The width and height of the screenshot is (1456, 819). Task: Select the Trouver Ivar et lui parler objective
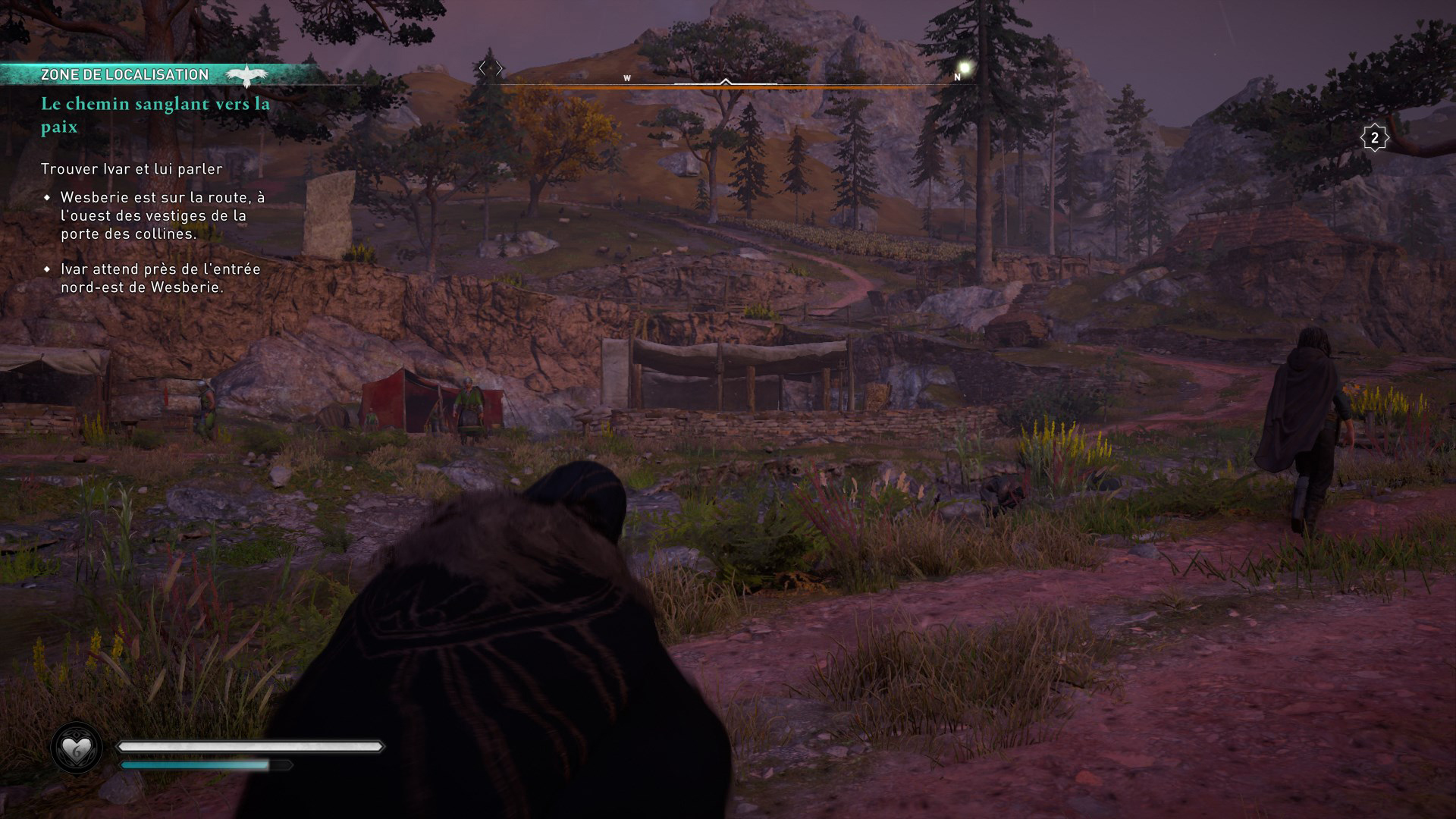(131, 168)
